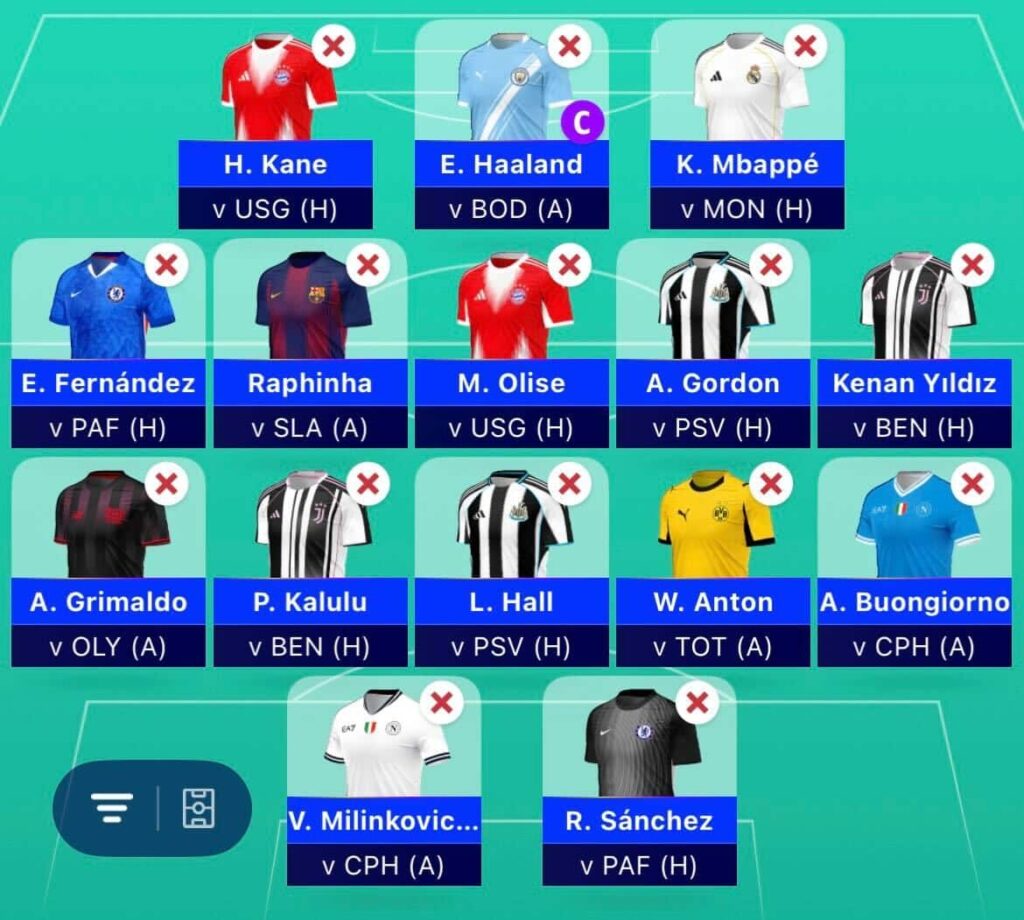The height and width of the screenshot is (920, 1024).
Task: Remove H. Kane from the forward line
Action: 333,46
